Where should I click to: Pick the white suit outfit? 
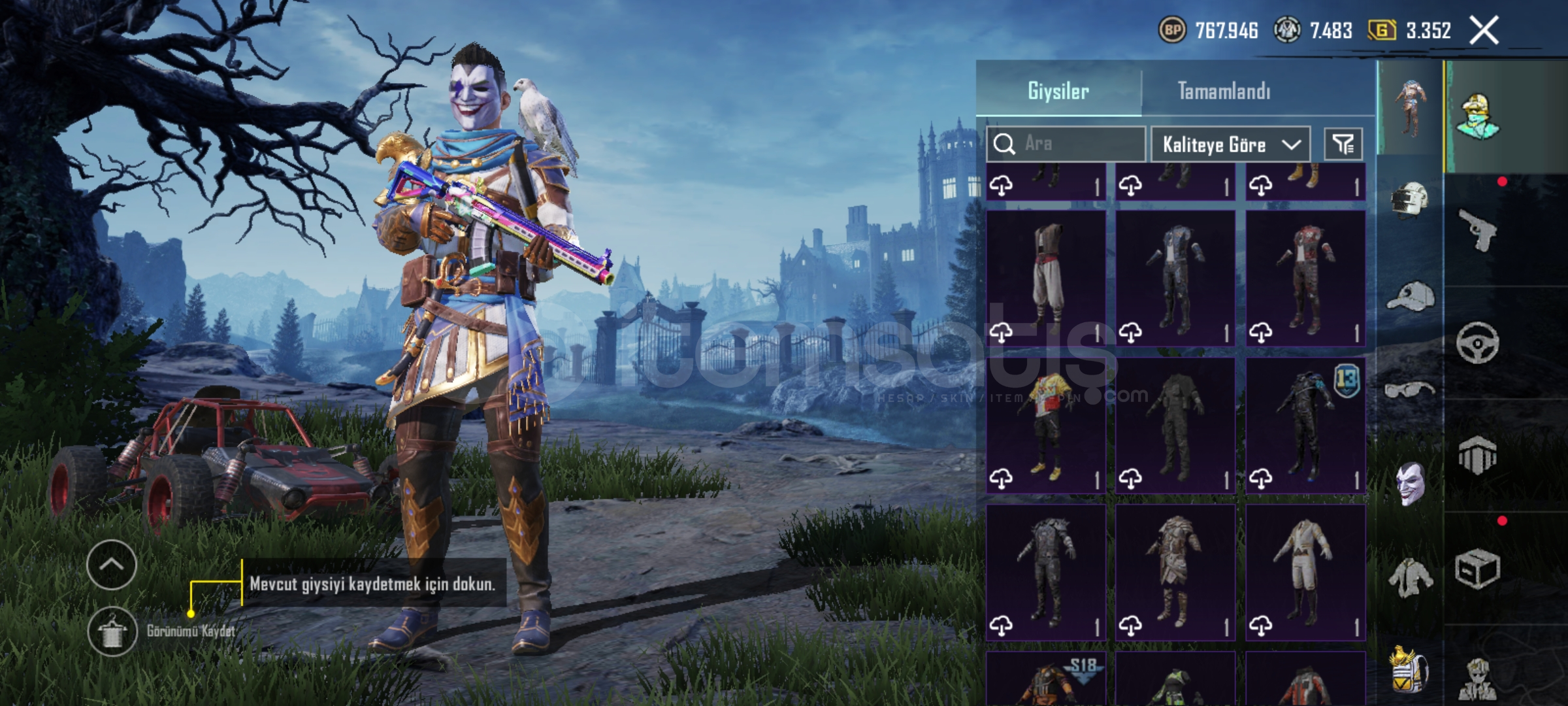click(x=1305, y=572)
